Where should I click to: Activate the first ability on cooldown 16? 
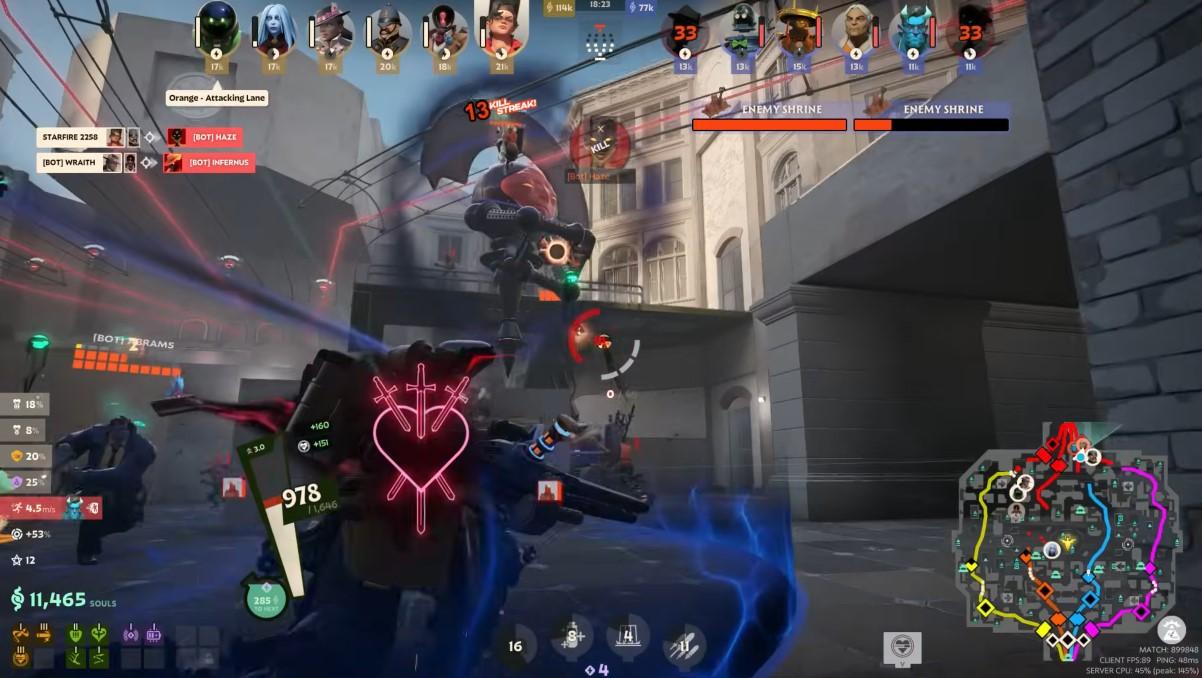click(x=515, y=645)
